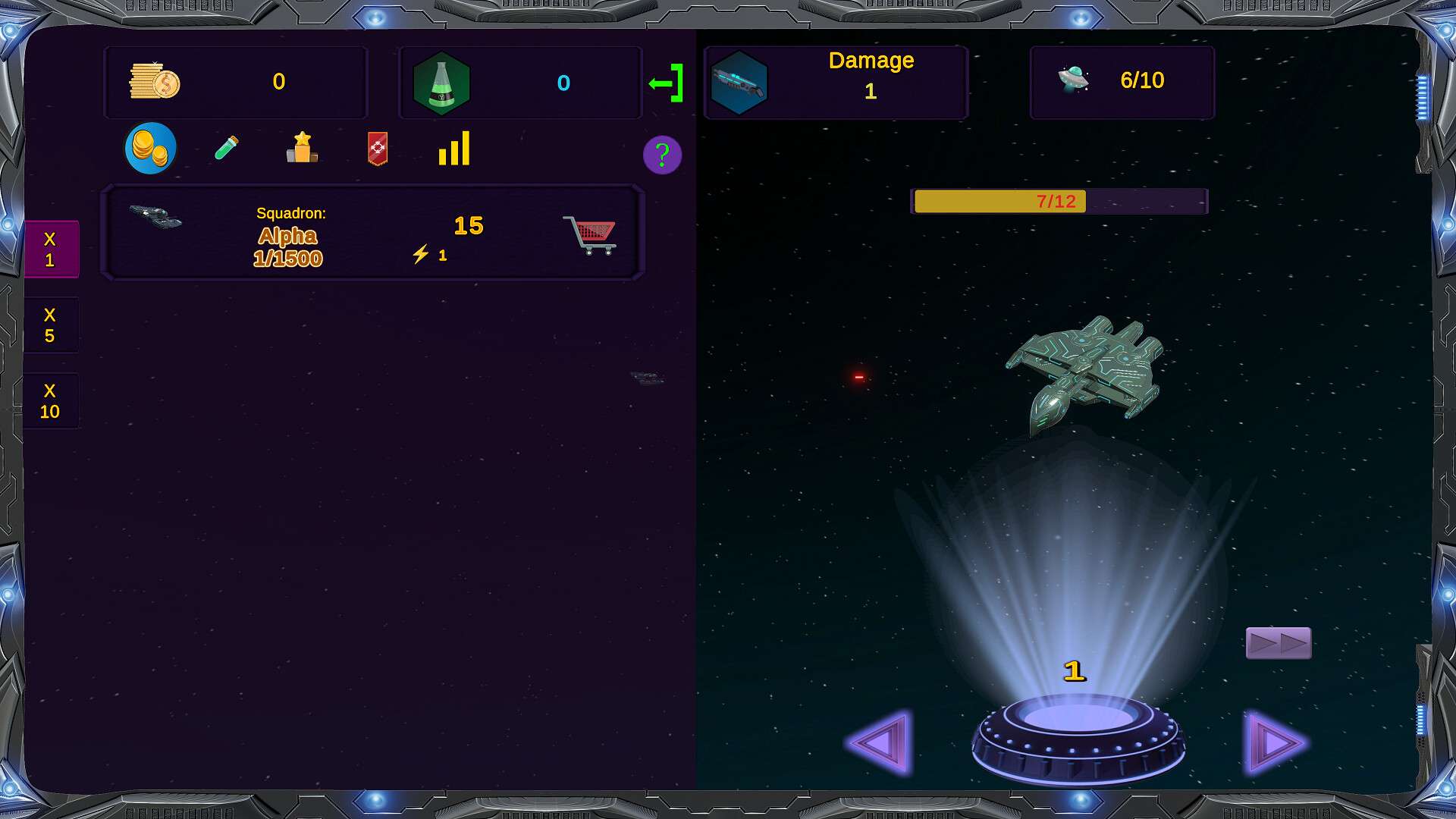Click the weapon icon beside Damage counter
This screenshot has width=1456, height=819.
tap(739, 82)
